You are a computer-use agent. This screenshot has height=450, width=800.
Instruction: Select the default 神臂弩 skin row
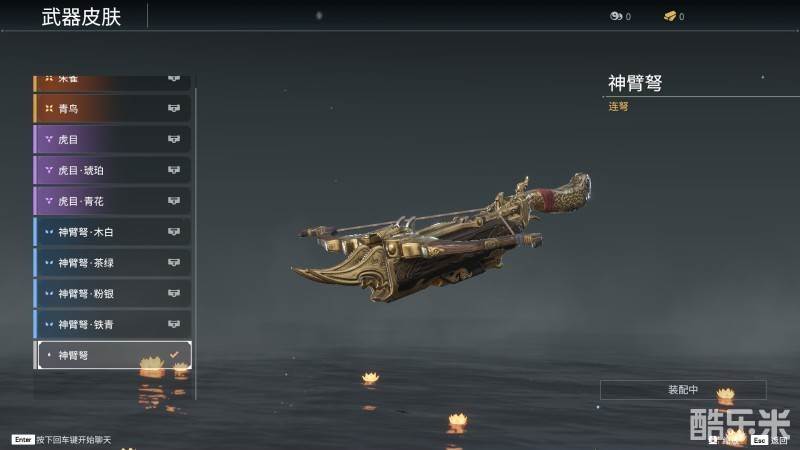click(x=112, y=355)
